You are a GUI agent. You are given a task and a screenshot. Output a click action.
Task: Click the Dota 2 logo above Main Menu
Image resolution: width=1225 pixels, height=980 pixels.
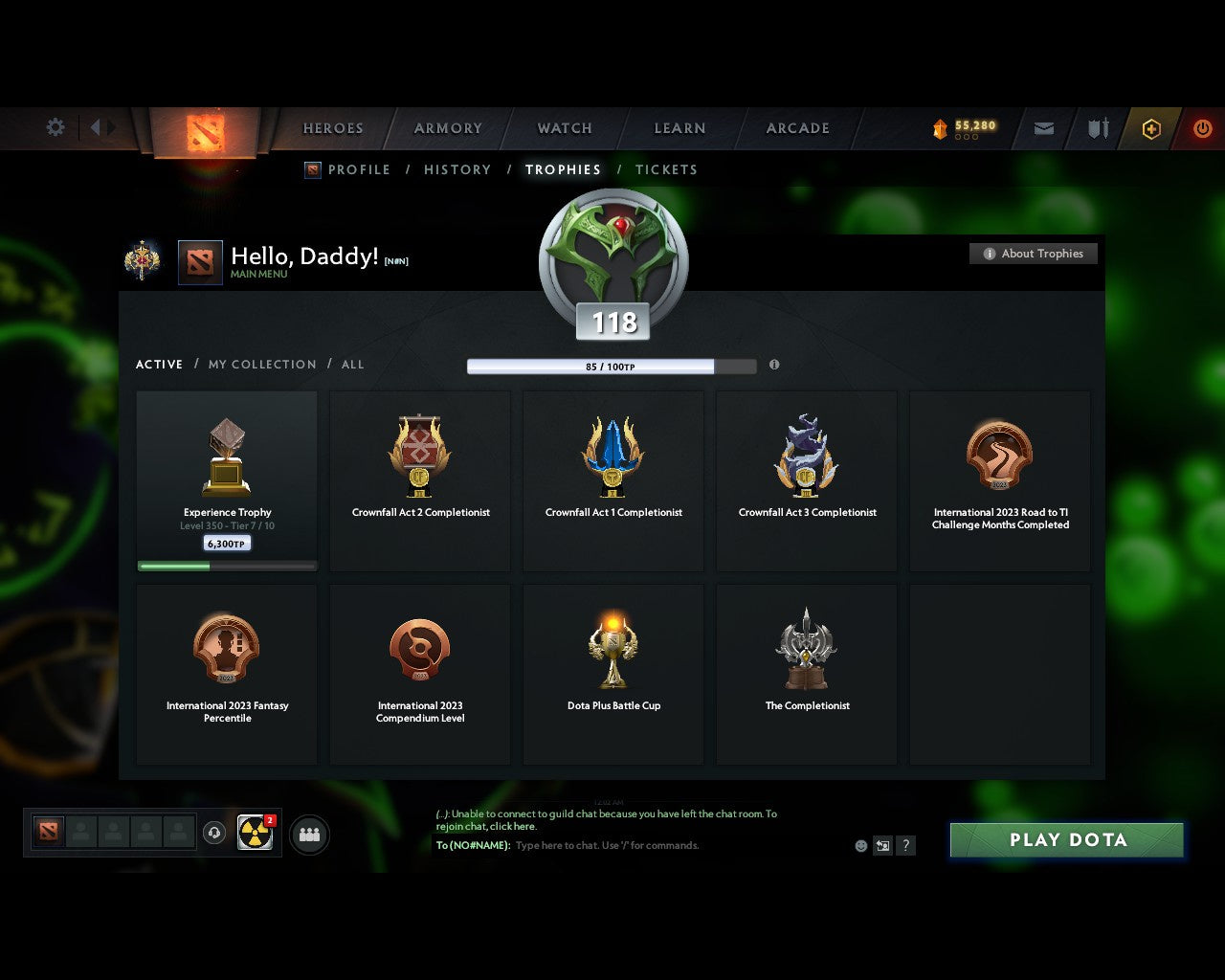click(200, 262)
